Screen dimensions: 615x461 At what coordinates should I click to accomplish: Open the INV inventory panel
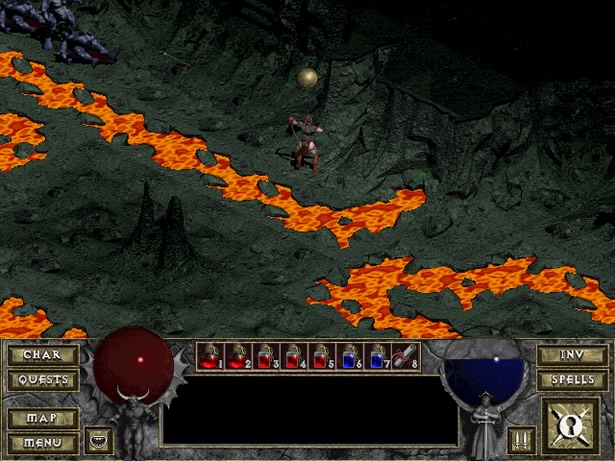(572, 354)
